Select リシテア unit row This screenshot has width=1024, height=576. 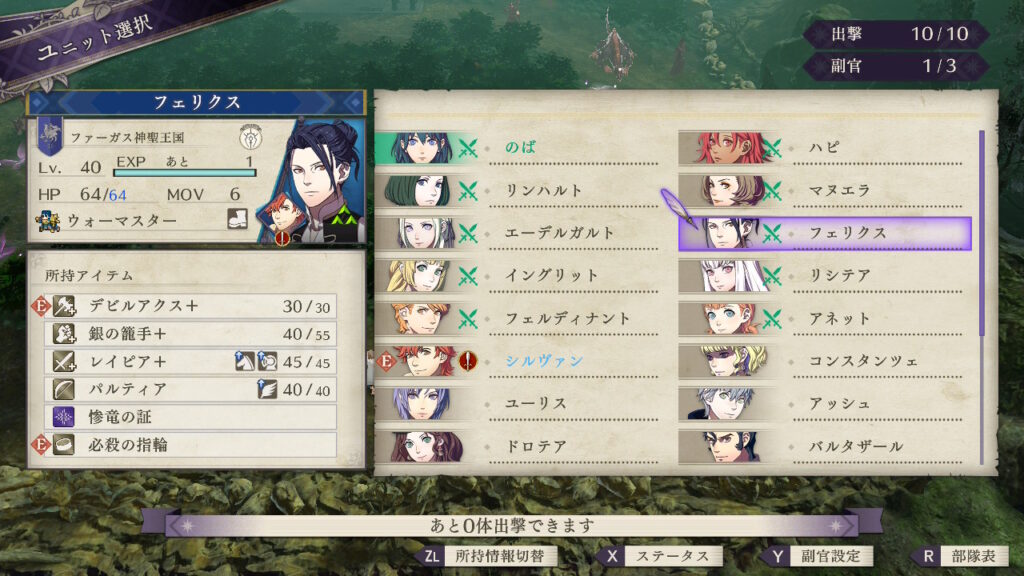(824, 276)
